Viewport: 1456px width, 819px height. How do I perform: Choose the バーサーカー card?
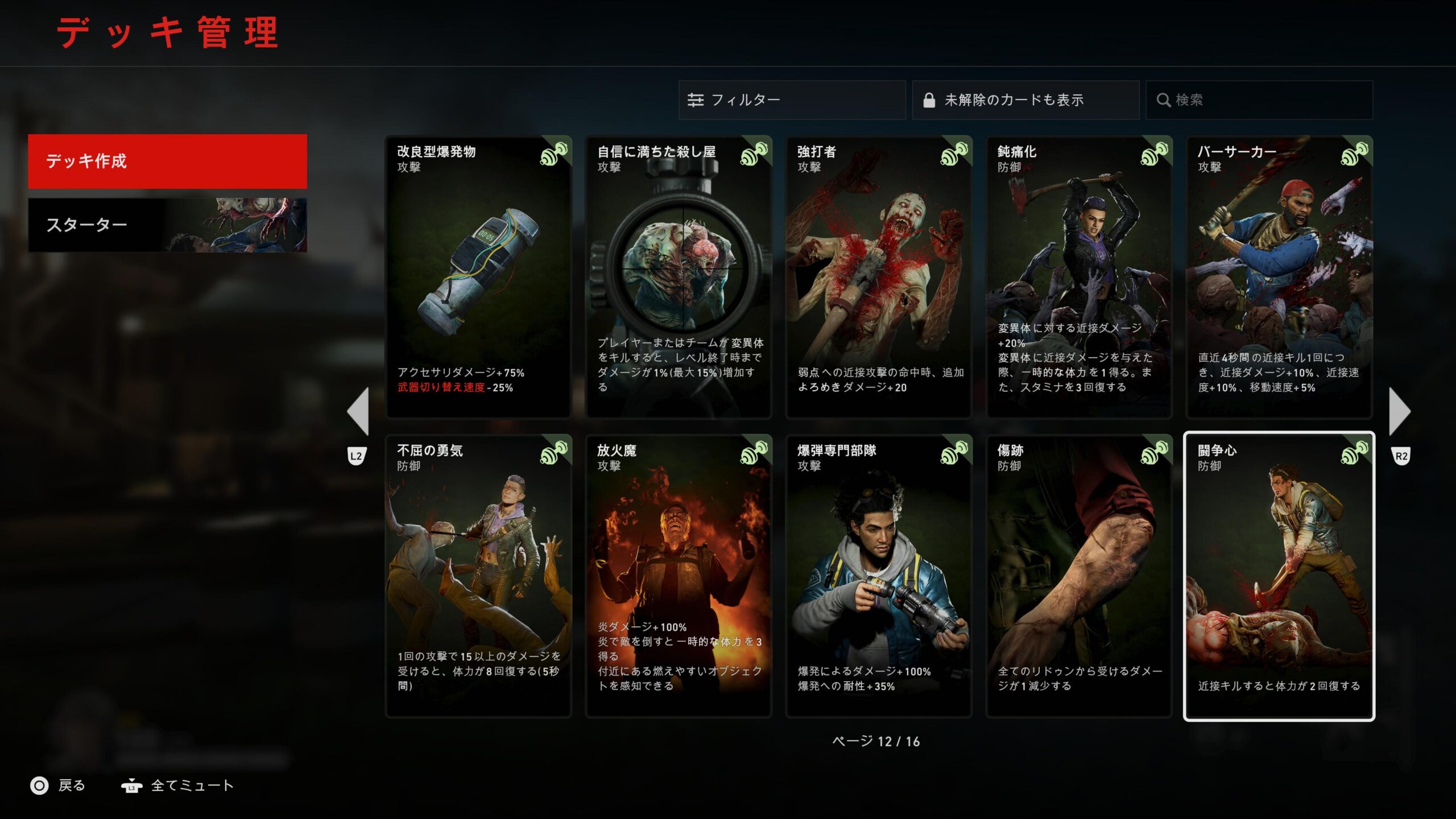[x=1279, y=277]
